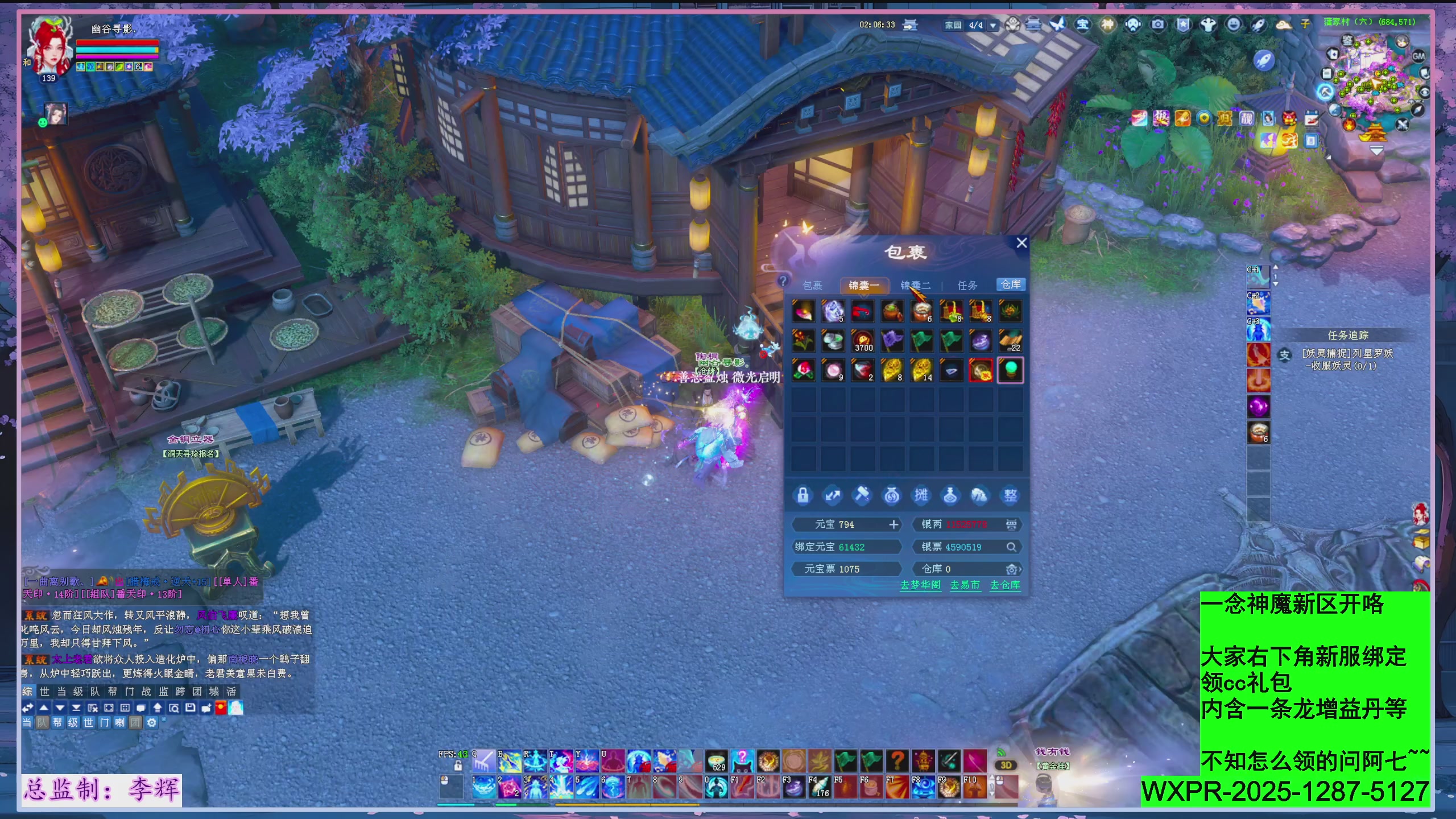Click the blue 仓库 button
This screenshot has width=1456, height=819.
pyautogui.click(x=1011, y=284)
